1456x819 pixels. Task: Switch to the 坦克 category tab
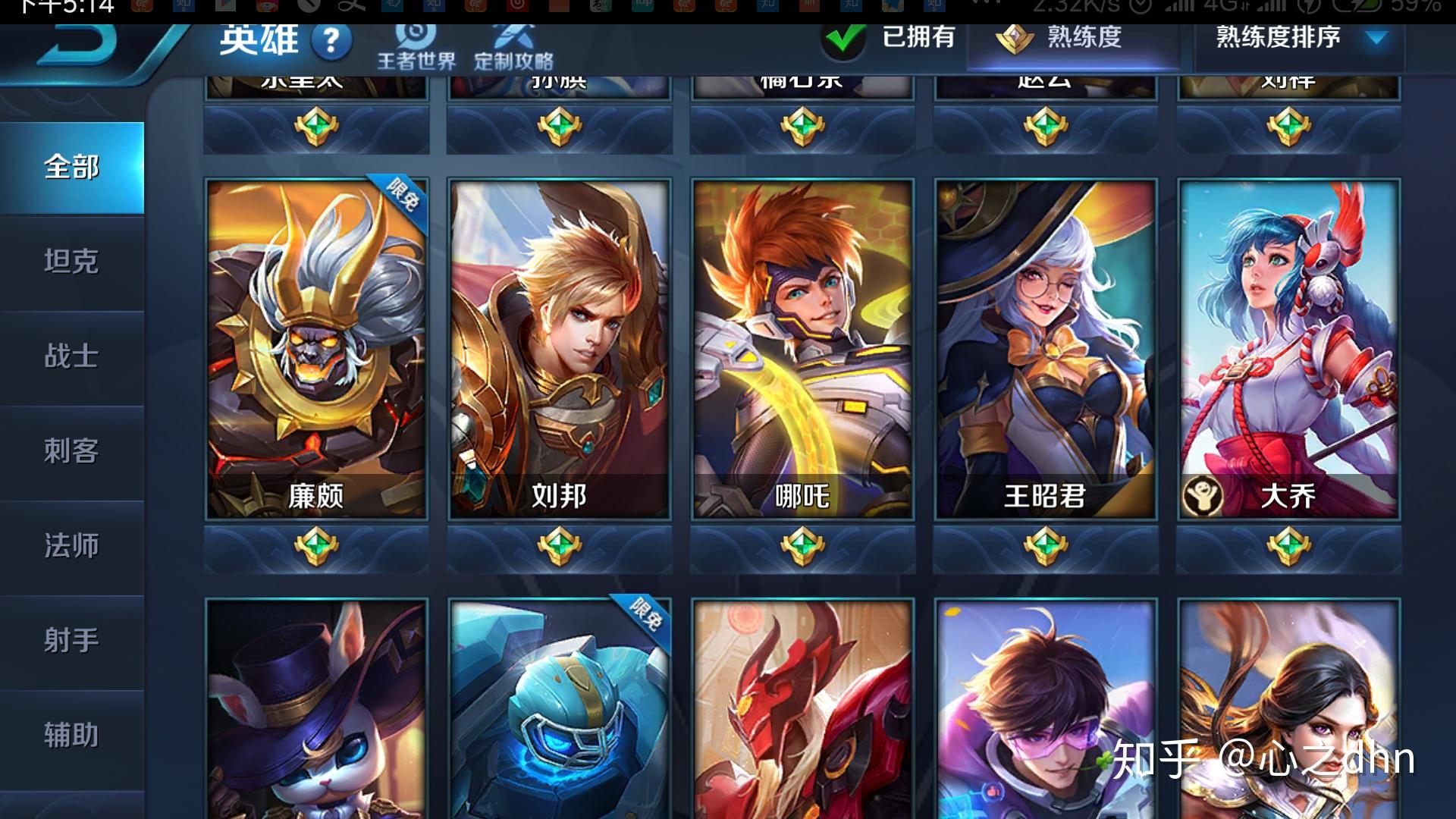click(72, 263)
